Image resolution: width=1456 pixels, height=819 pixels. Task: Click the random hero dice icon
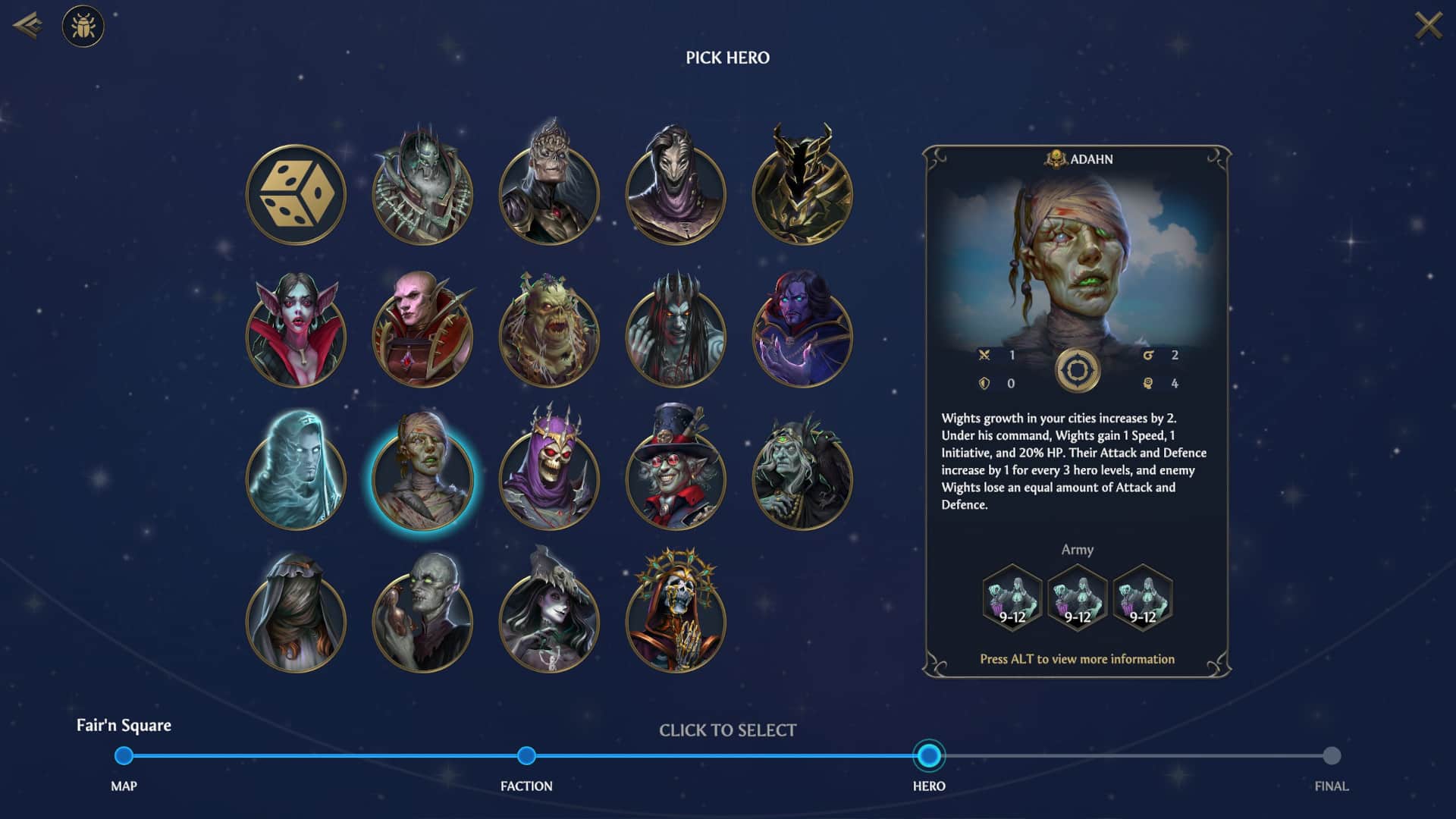point(297,193)
